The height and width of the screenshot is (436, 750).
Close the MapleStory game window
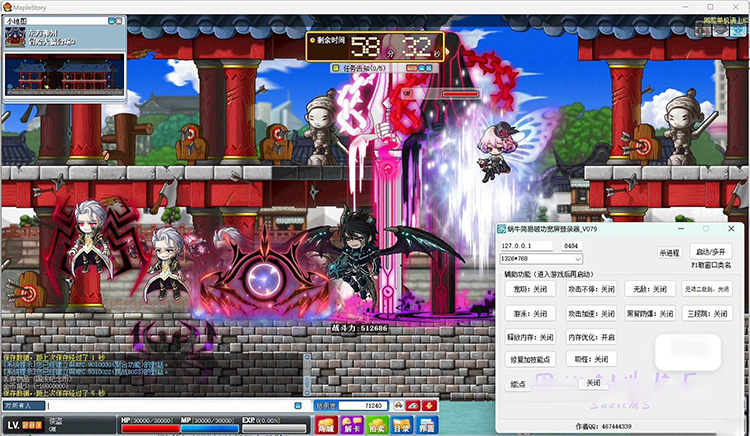pos(736,6)
